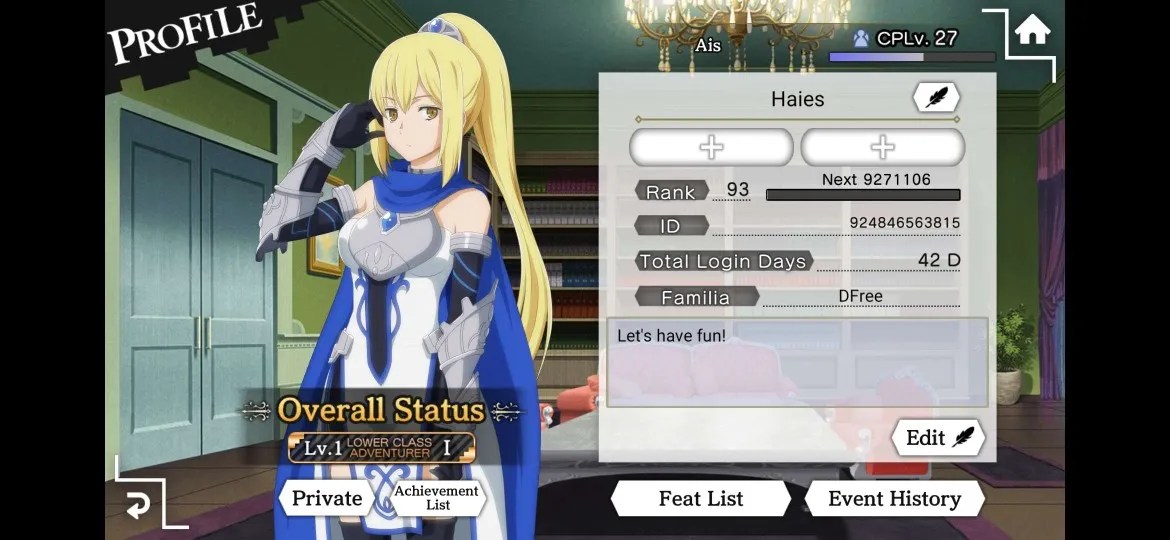Tap the feather icon beside Haies name
Screen dimensions: 1170x540
click(x=935, y=98)
